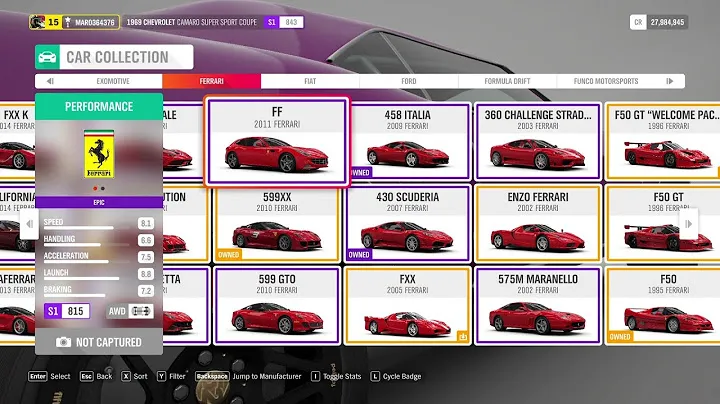Open the 599 GTO car card
Image resolution: width=720 pixels, height=404 pixels.
(277, 305)
